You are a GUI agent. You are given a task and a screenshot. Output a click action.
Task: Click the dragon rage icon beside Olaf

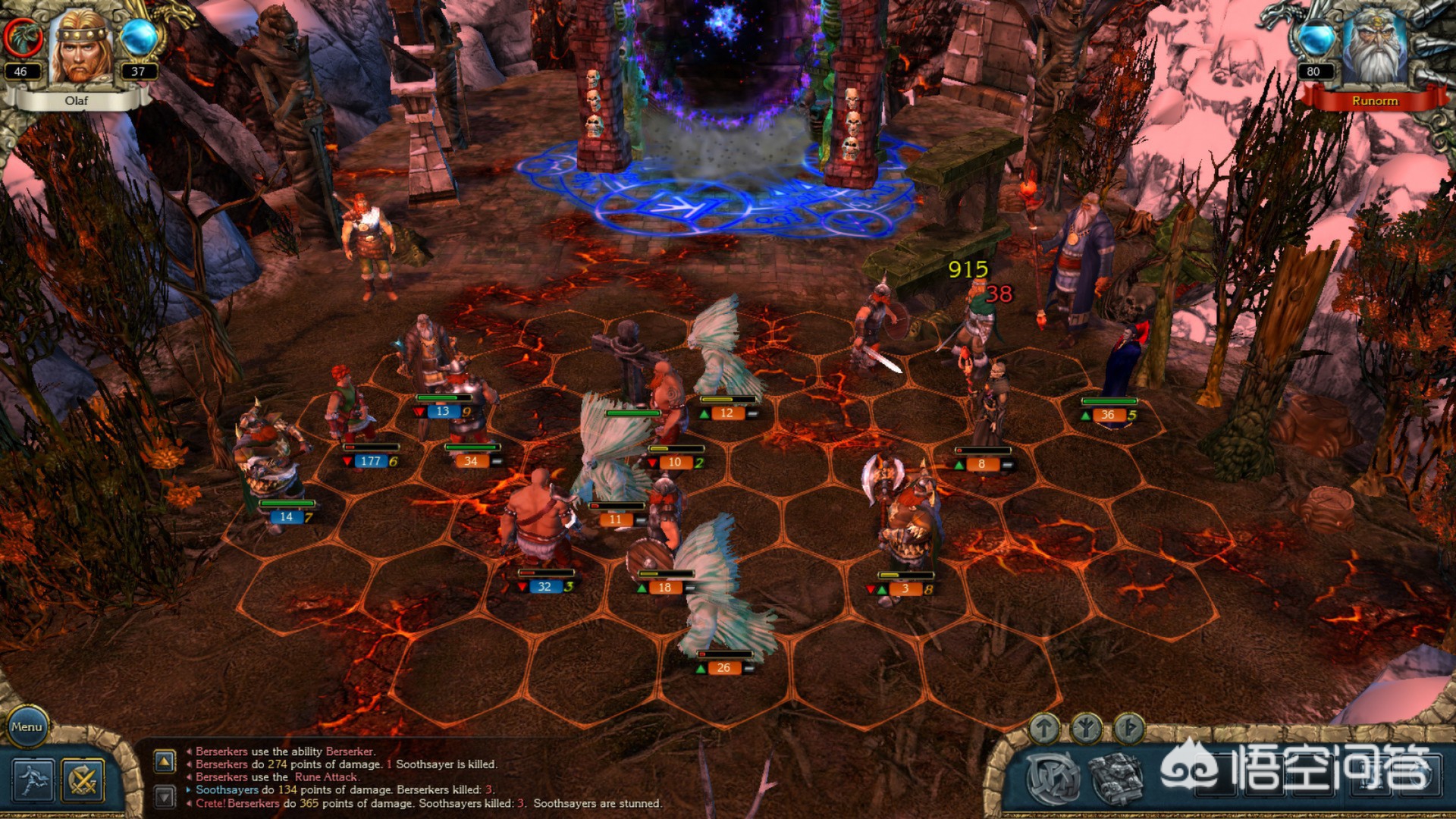pyautogui.click(x=23, y=36)
